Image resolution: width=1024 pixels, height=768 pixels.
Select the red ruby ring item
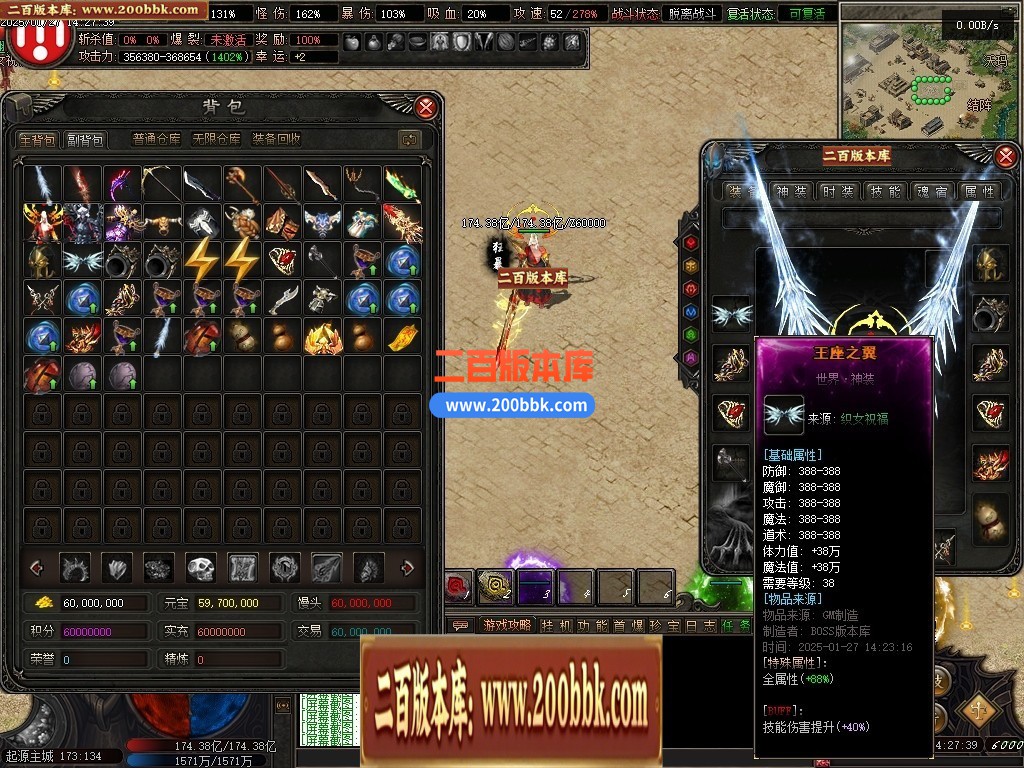[283, 261]
